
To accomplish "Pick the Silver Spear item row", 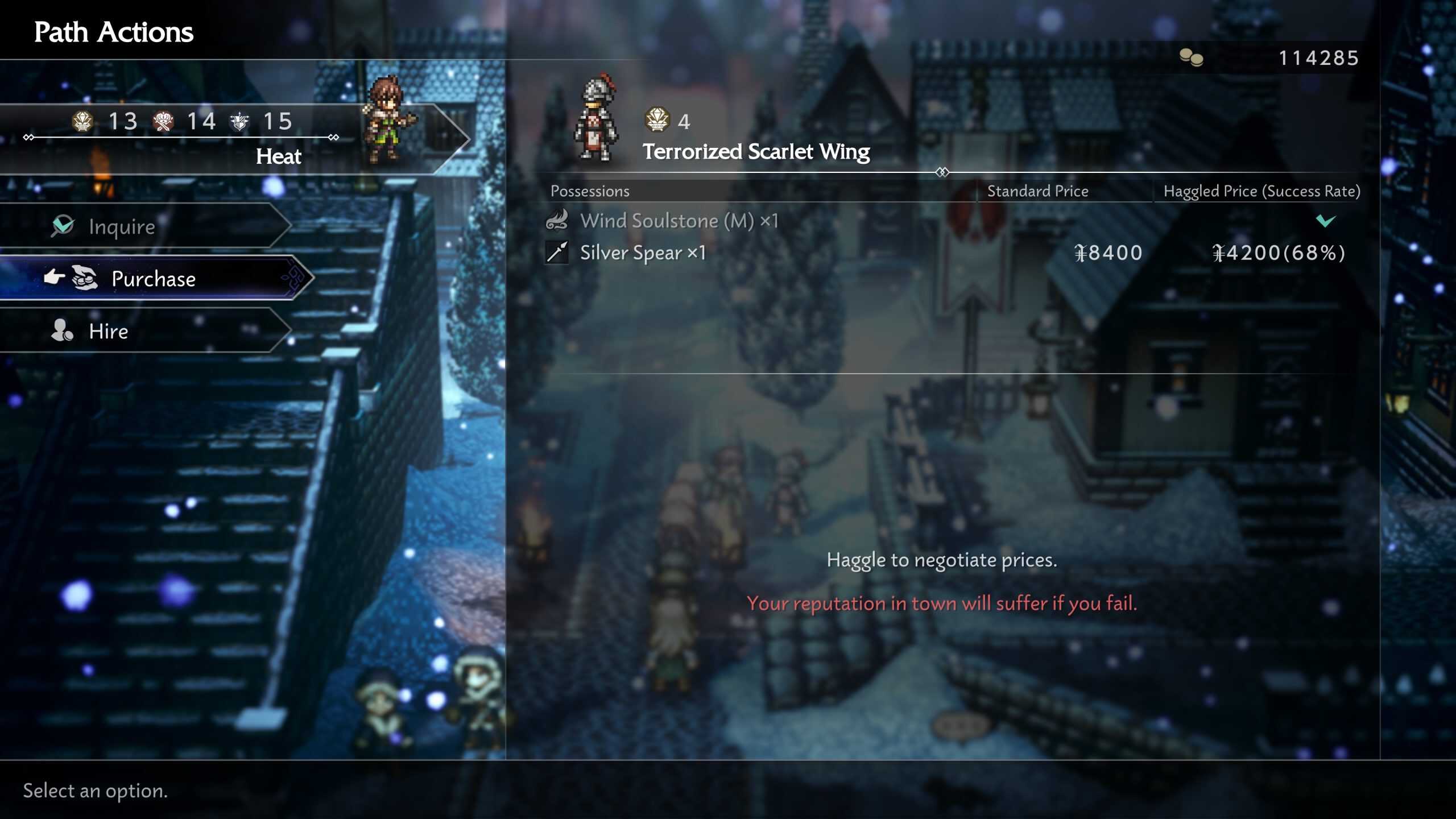I will click(x=944, y=253).
